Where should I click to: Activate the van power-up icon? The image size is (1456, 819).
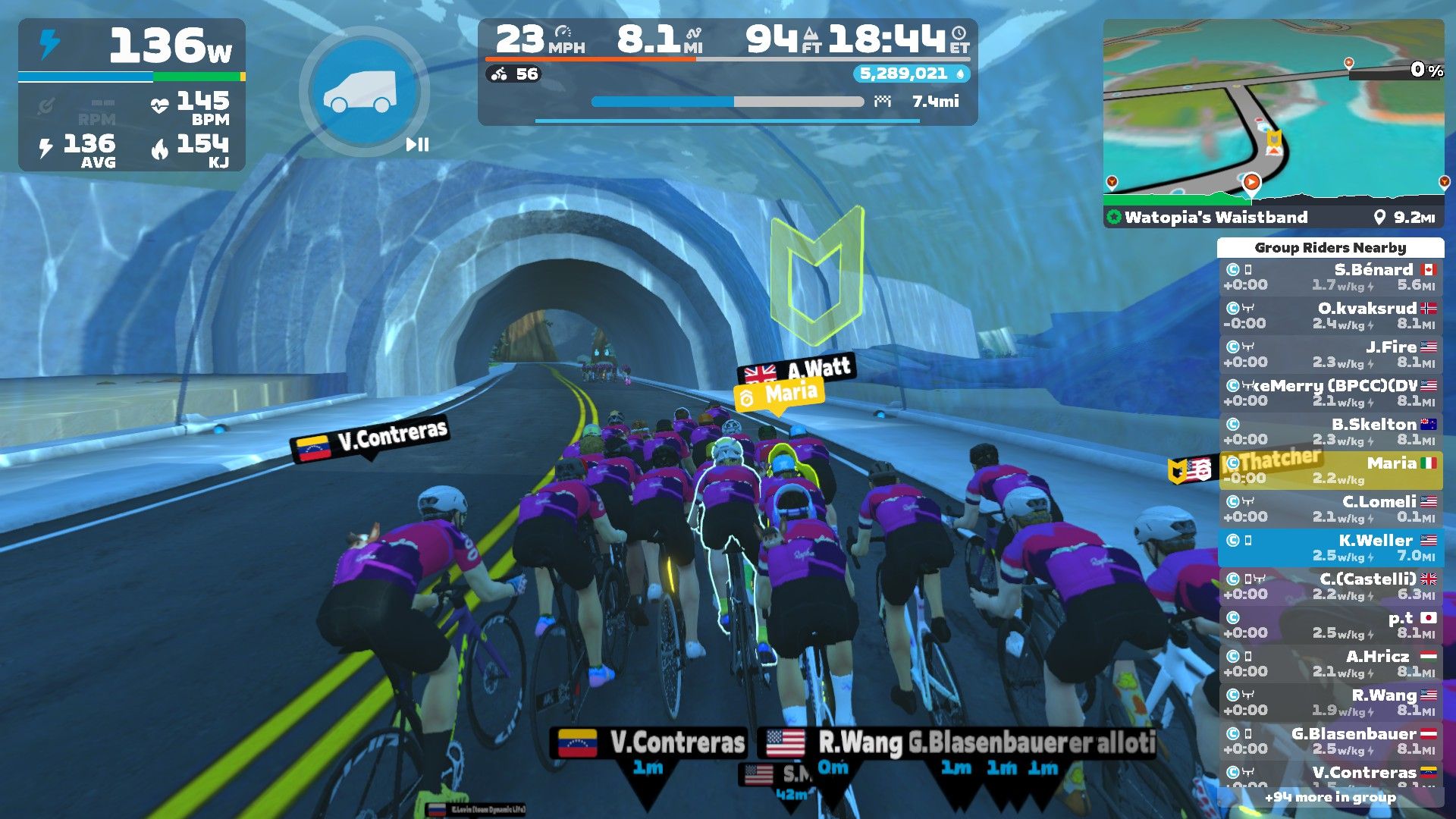360,91
